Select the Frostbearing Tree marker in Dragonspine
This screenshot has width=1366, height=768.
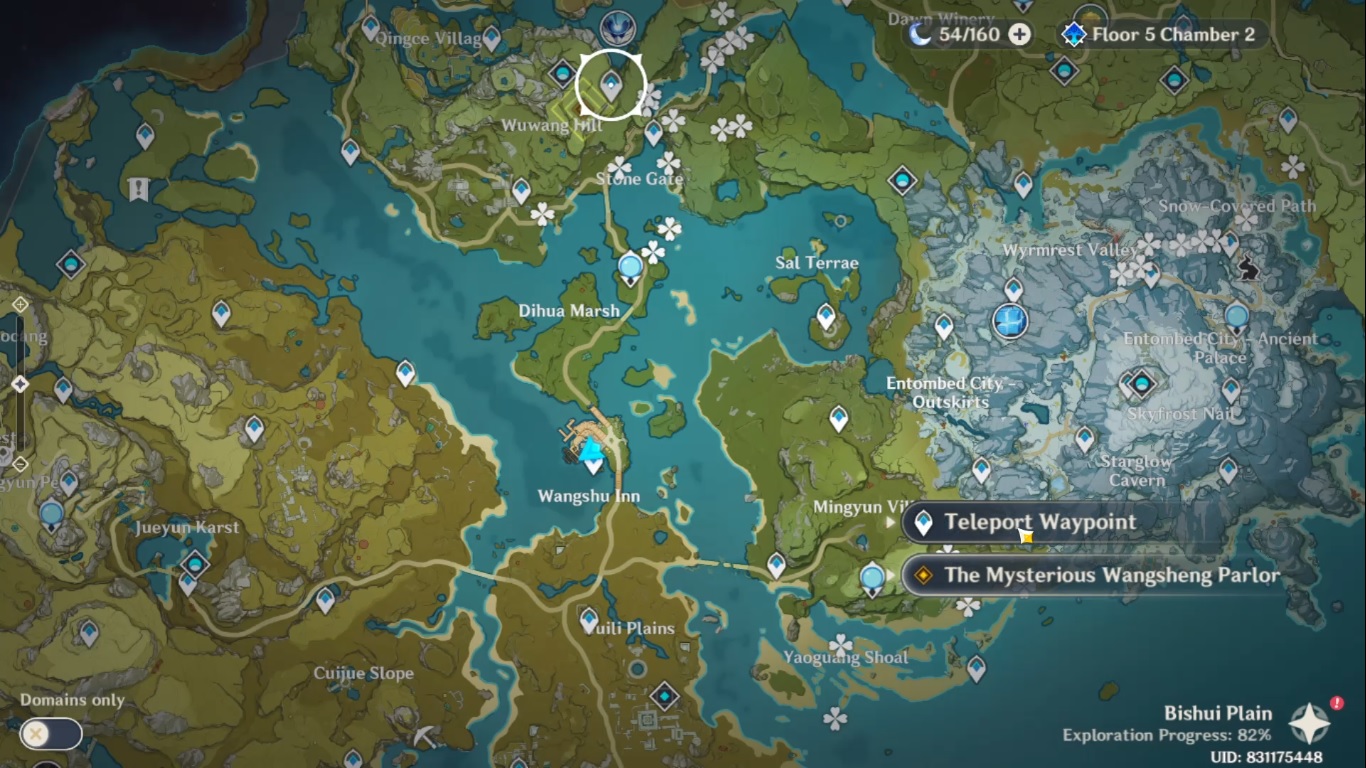(1011, 322)
